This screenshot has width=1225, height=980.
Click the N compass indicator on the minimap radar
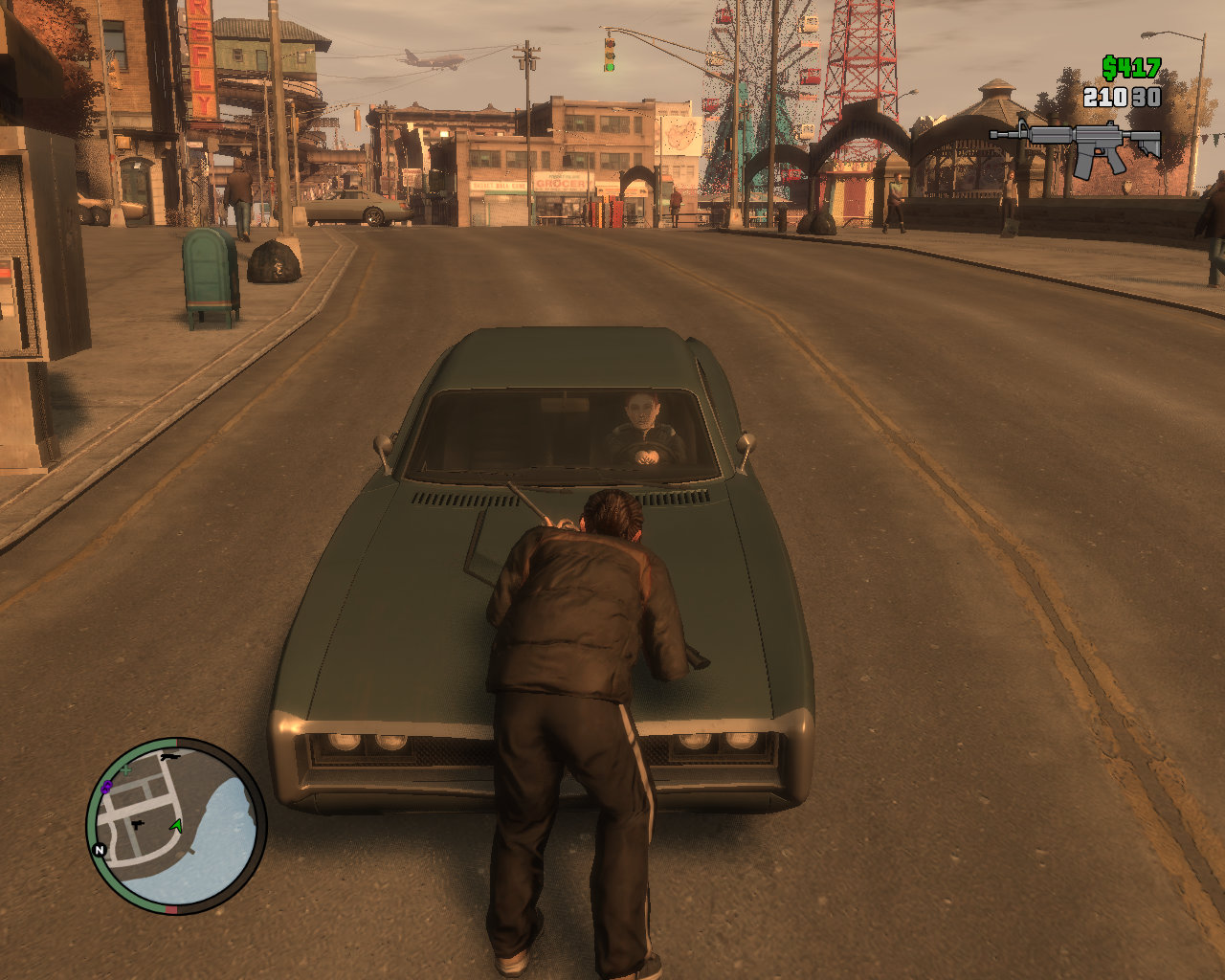[x=100, y=850]
